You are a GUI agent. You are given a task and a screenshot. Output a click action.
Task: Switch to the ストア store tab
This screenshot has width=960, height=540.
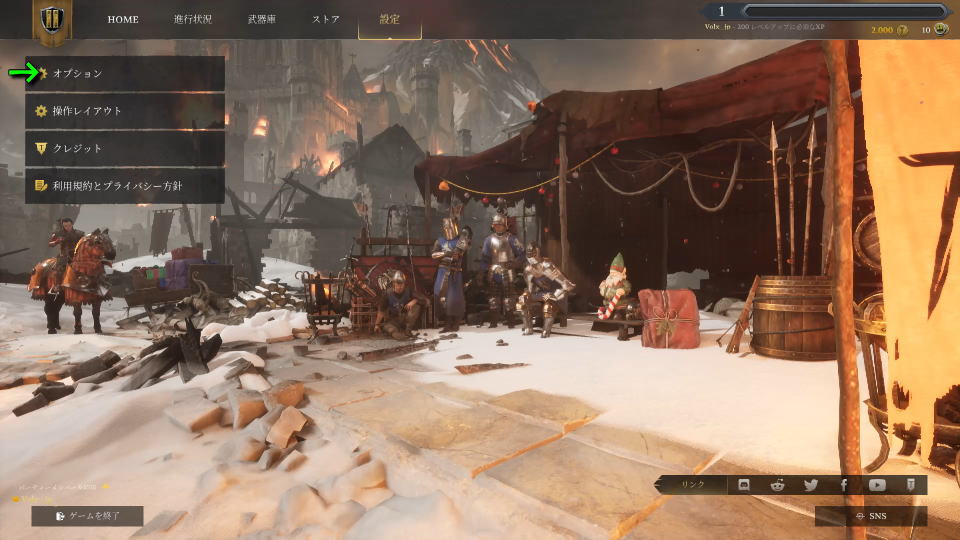point(326,19)
